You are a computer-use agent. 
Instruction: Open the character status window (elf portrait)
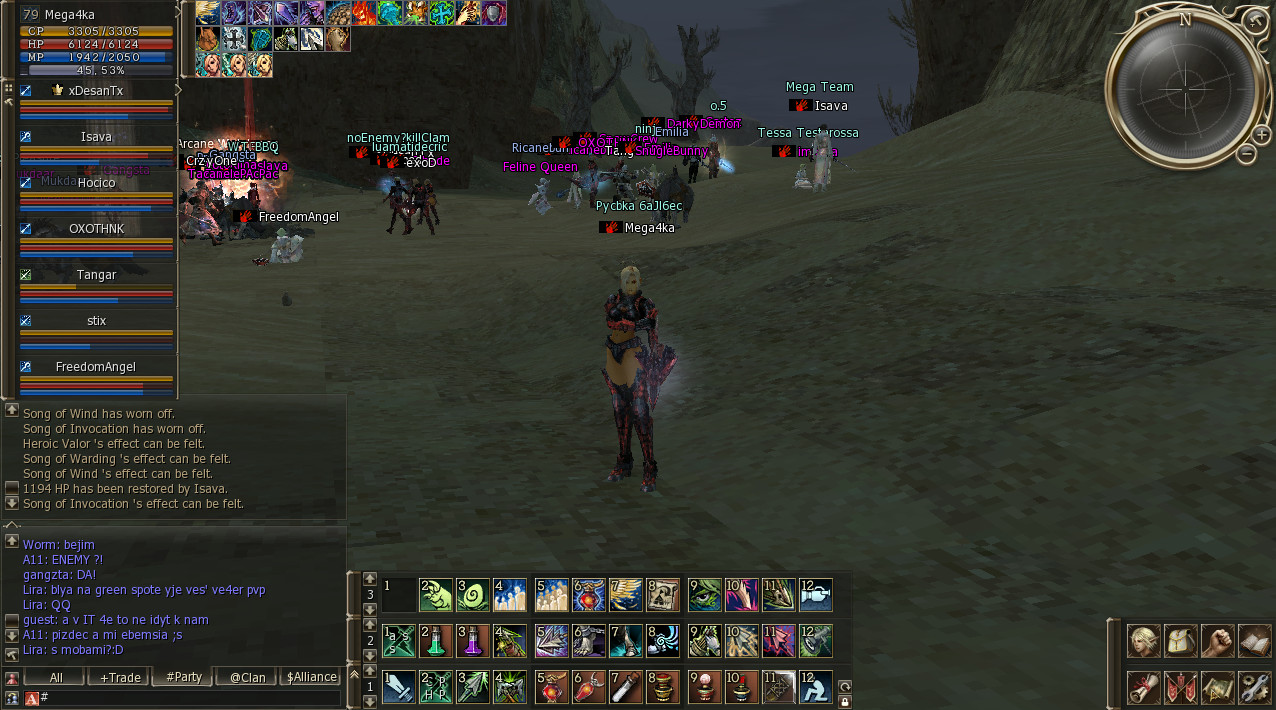(x=1144, y=641)
